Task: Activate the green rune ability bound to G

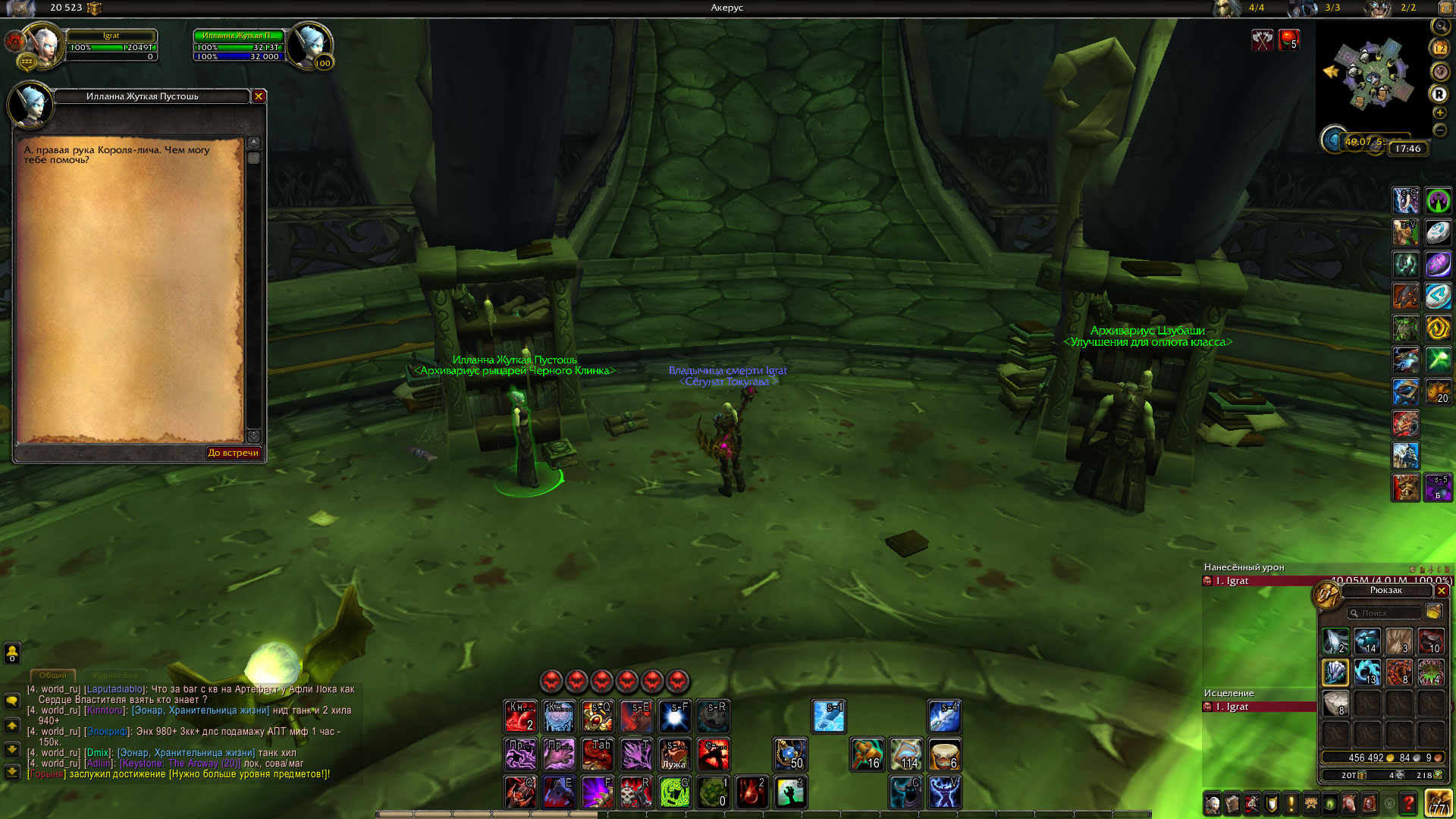Action: (x=674, y=792)
